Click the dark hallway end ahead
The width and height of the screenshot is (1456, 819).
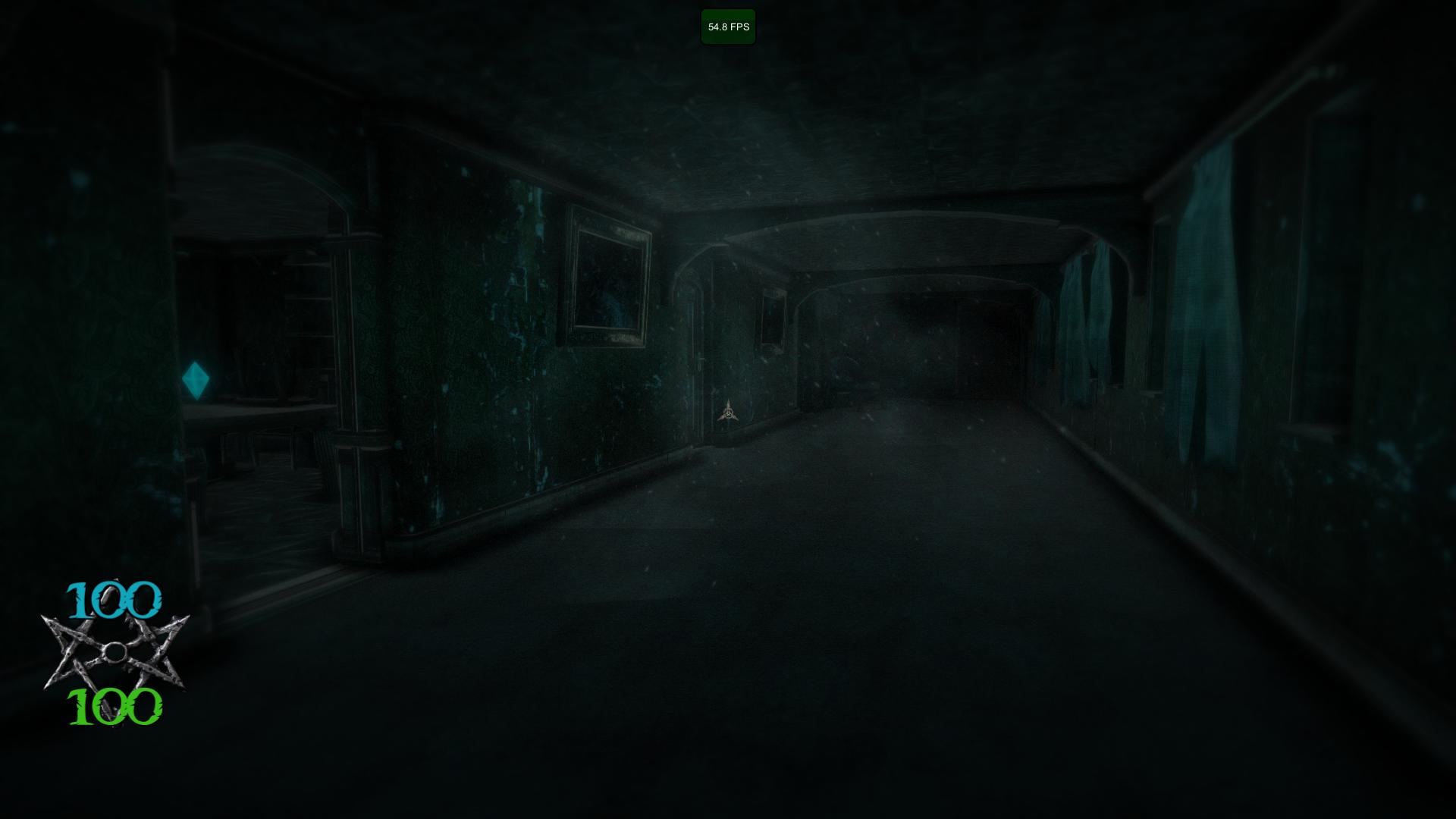coord(933,349)
